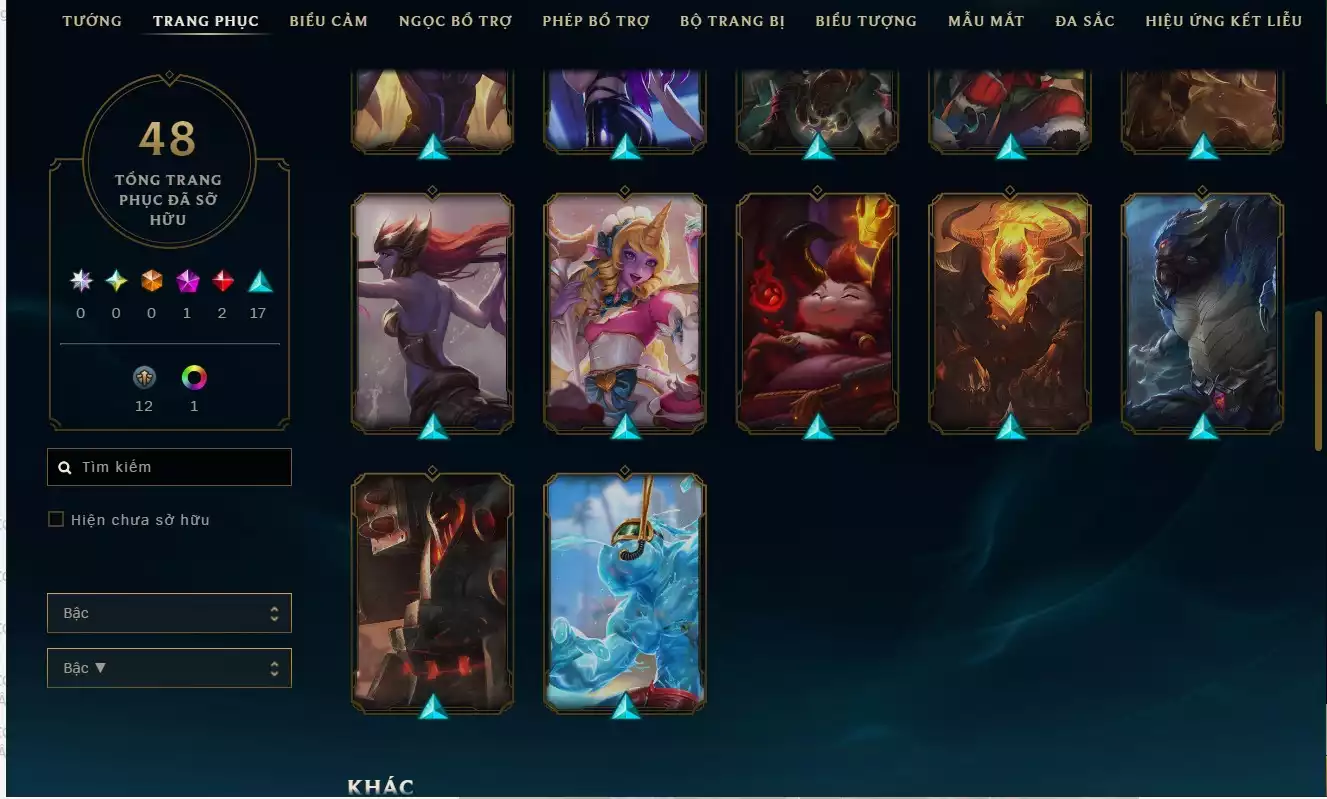Go to the ĐA SẮC section
This screenshot has height=799, width=1327.
click(x=1085, y=20)
